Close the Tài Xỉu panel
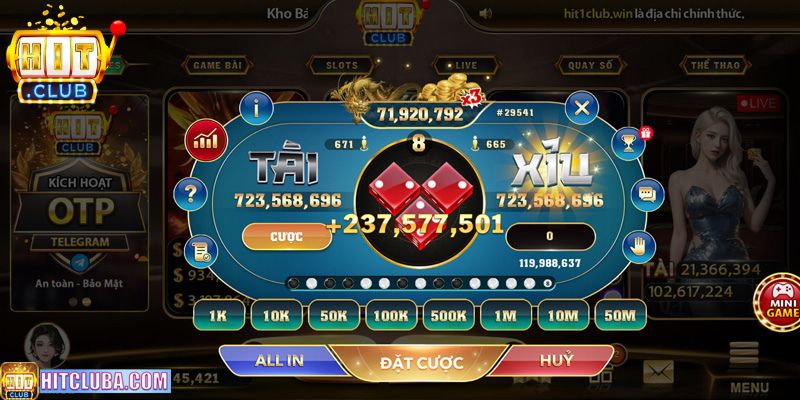This screenshot has width=800, height=400. coord(581,105)
